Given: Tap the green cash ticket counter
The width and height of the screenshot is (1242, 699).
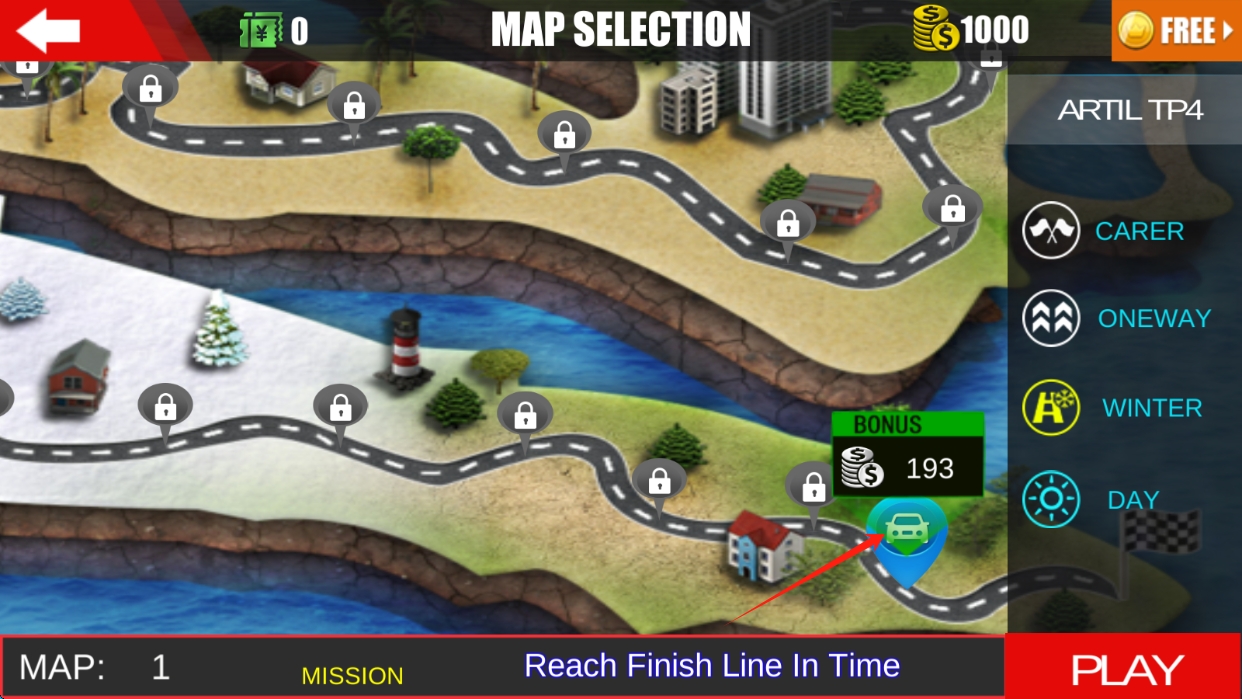Looking at the screenshot, I should coord(273,31).
